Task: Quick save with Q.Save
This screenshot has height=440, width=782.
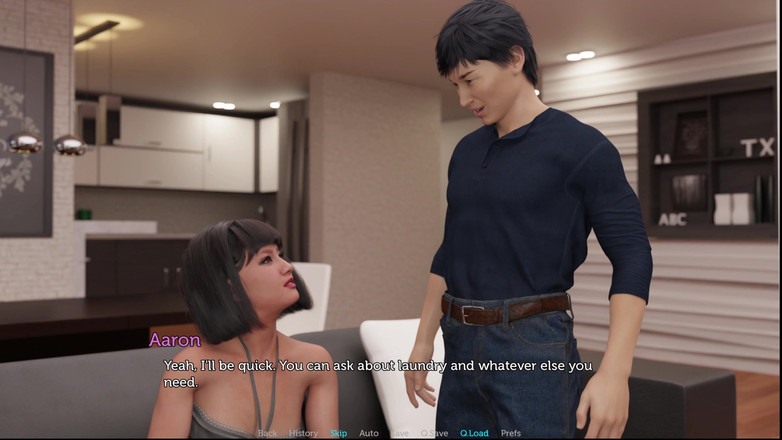Action: click(x=434, y=433)
